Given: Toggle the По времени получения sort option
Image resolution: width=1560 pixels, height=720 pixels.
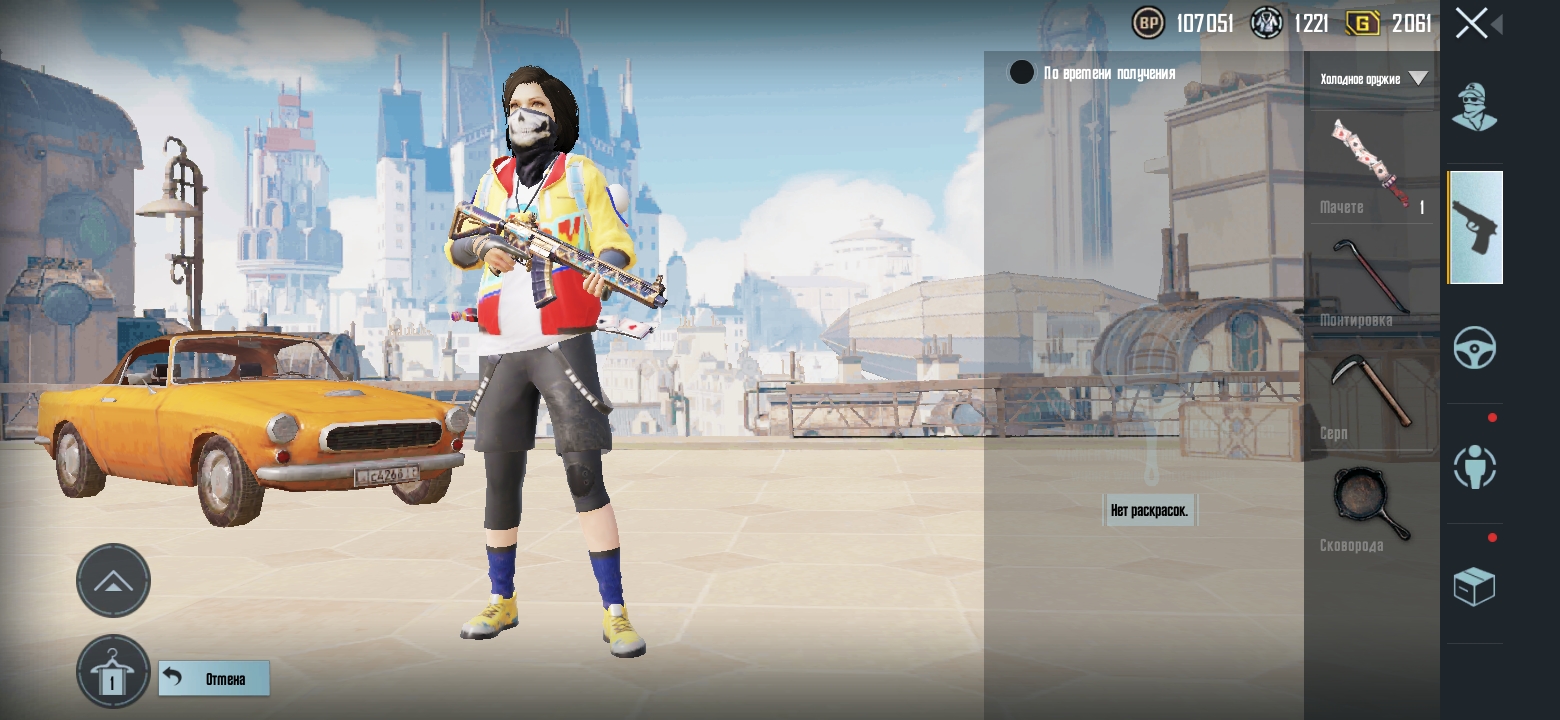Looking at the screenshot, I should [1022, 73].
